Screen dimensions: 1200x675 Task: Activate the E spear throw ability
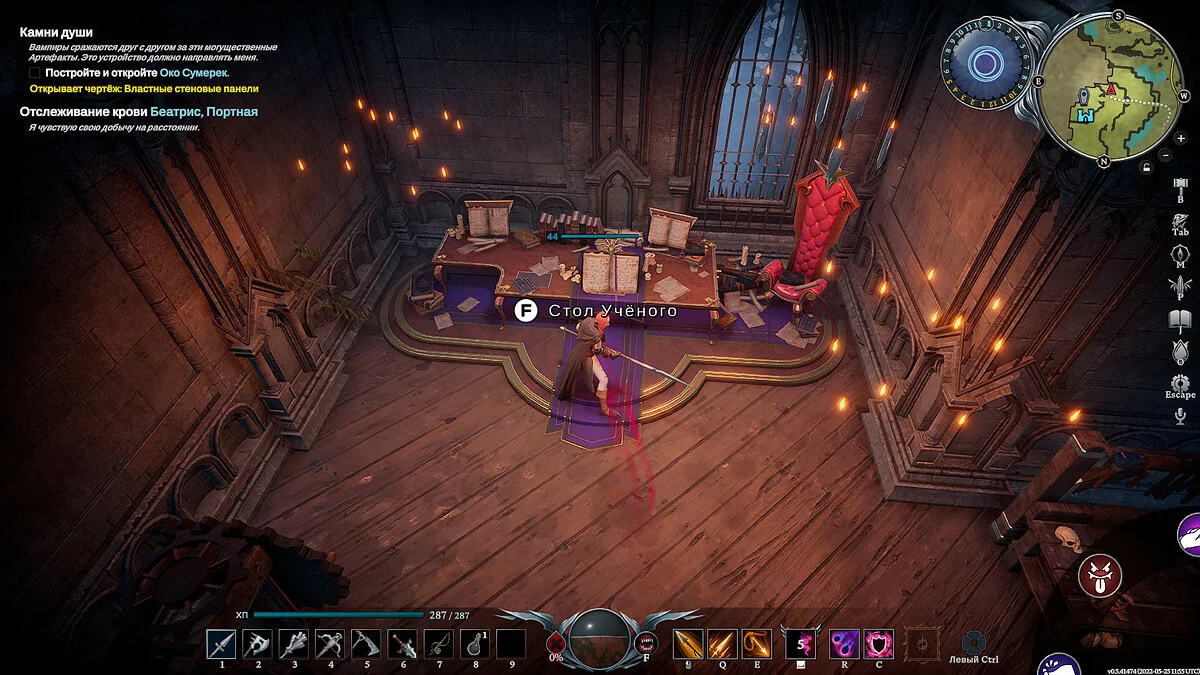757,644
